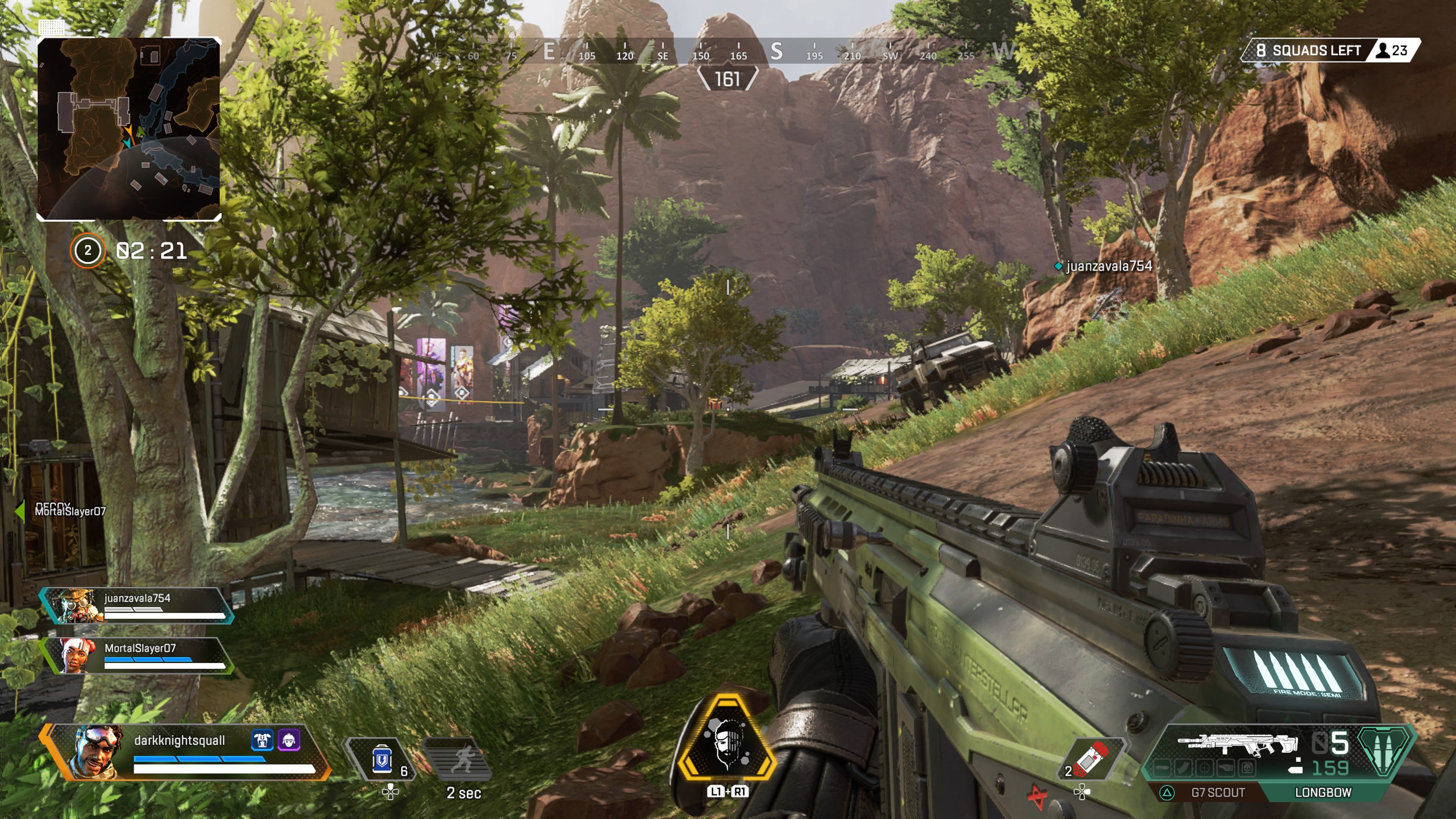Inspect the purple helmet icon
The image size is (1456, 819).
pos(289,740)
